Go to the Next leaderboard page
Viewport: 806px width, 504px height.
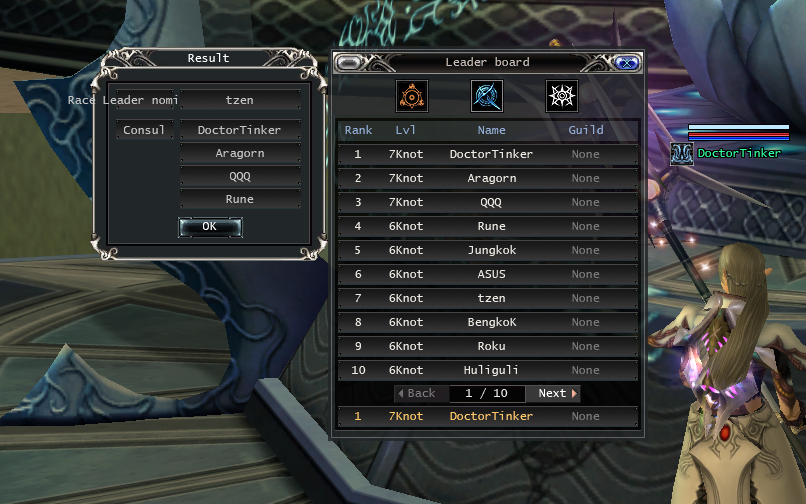pos(557,394)
